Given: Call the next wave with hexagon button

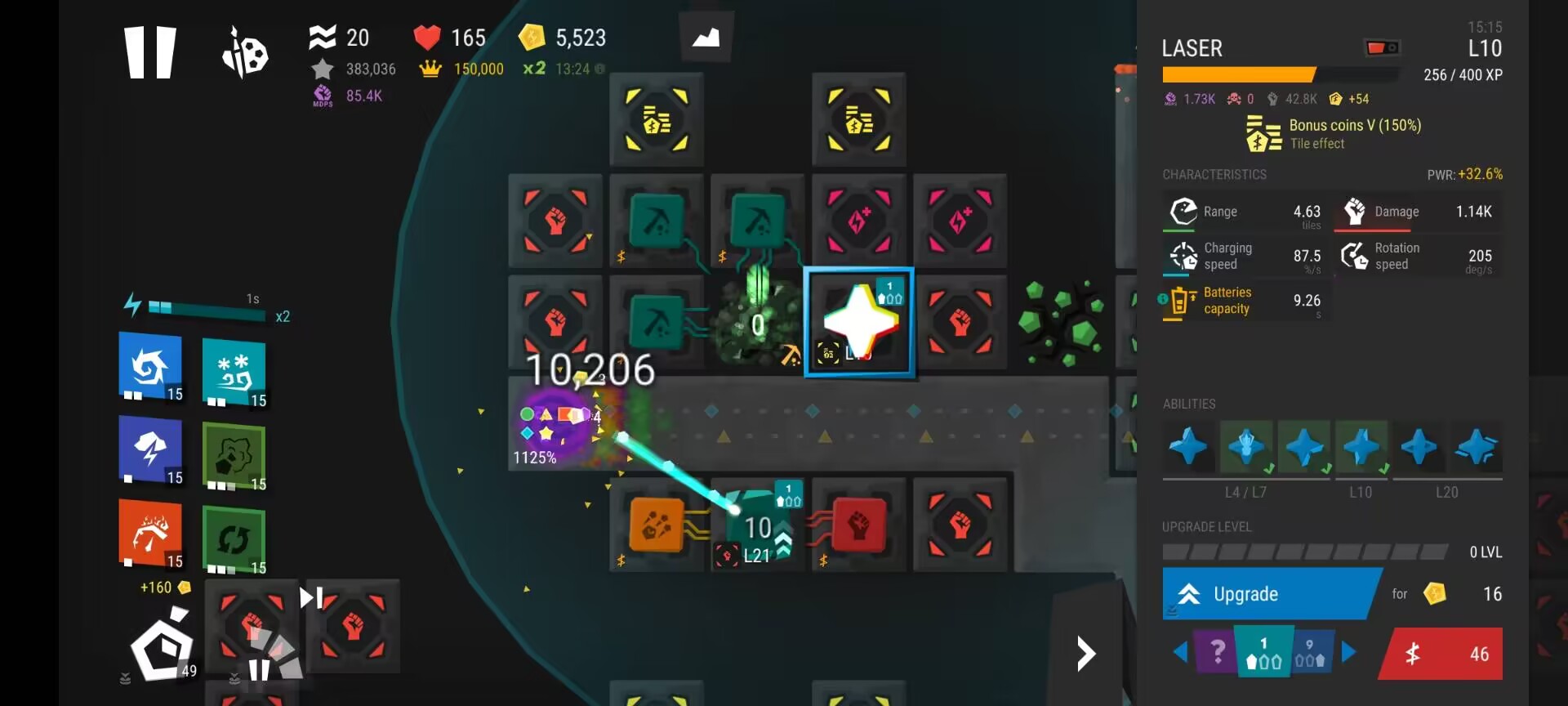Looking at the screenshot, I should 163,646.
